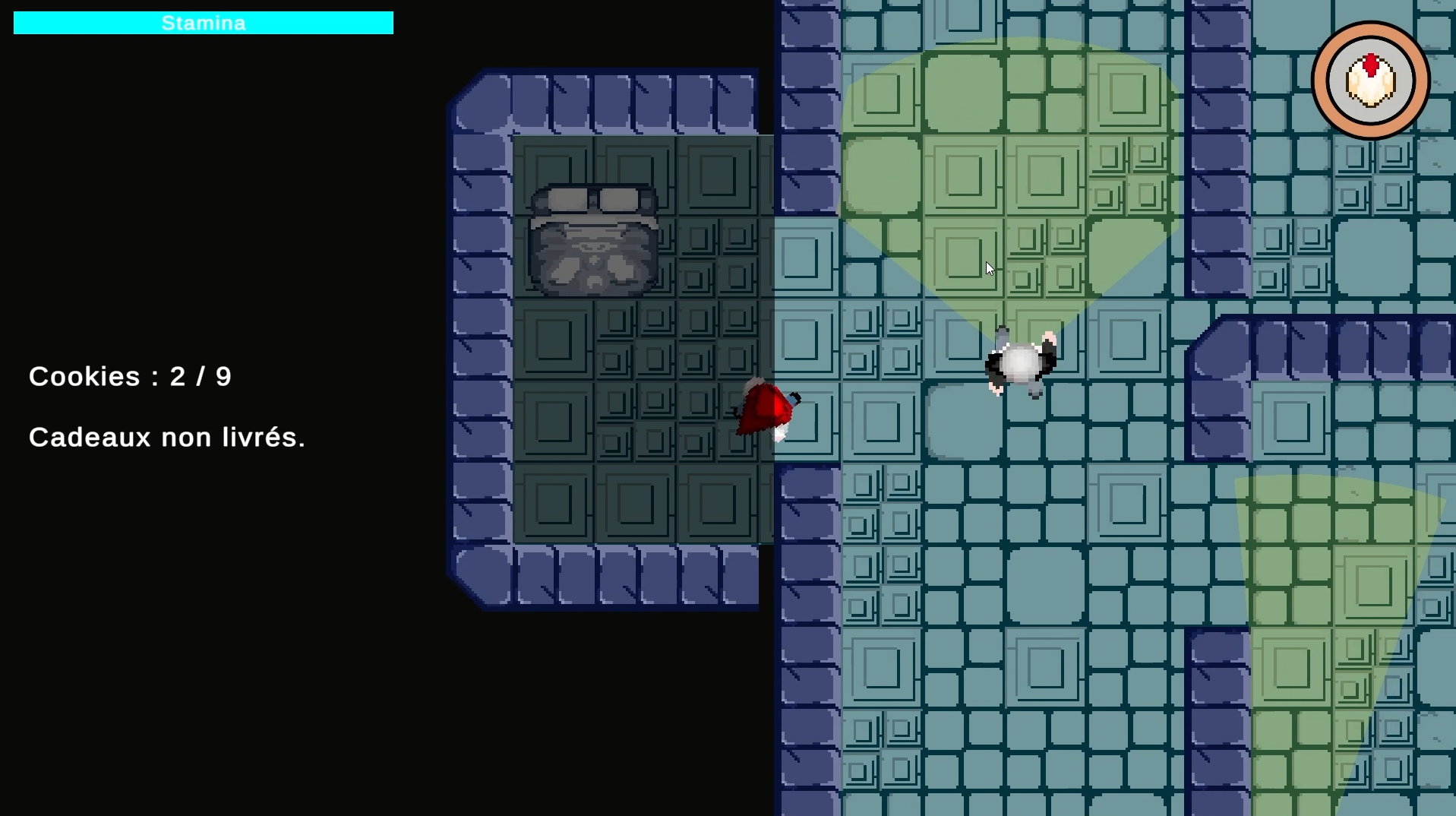Select the "Cadeaux non livrés" objective text

click(167, 438)
